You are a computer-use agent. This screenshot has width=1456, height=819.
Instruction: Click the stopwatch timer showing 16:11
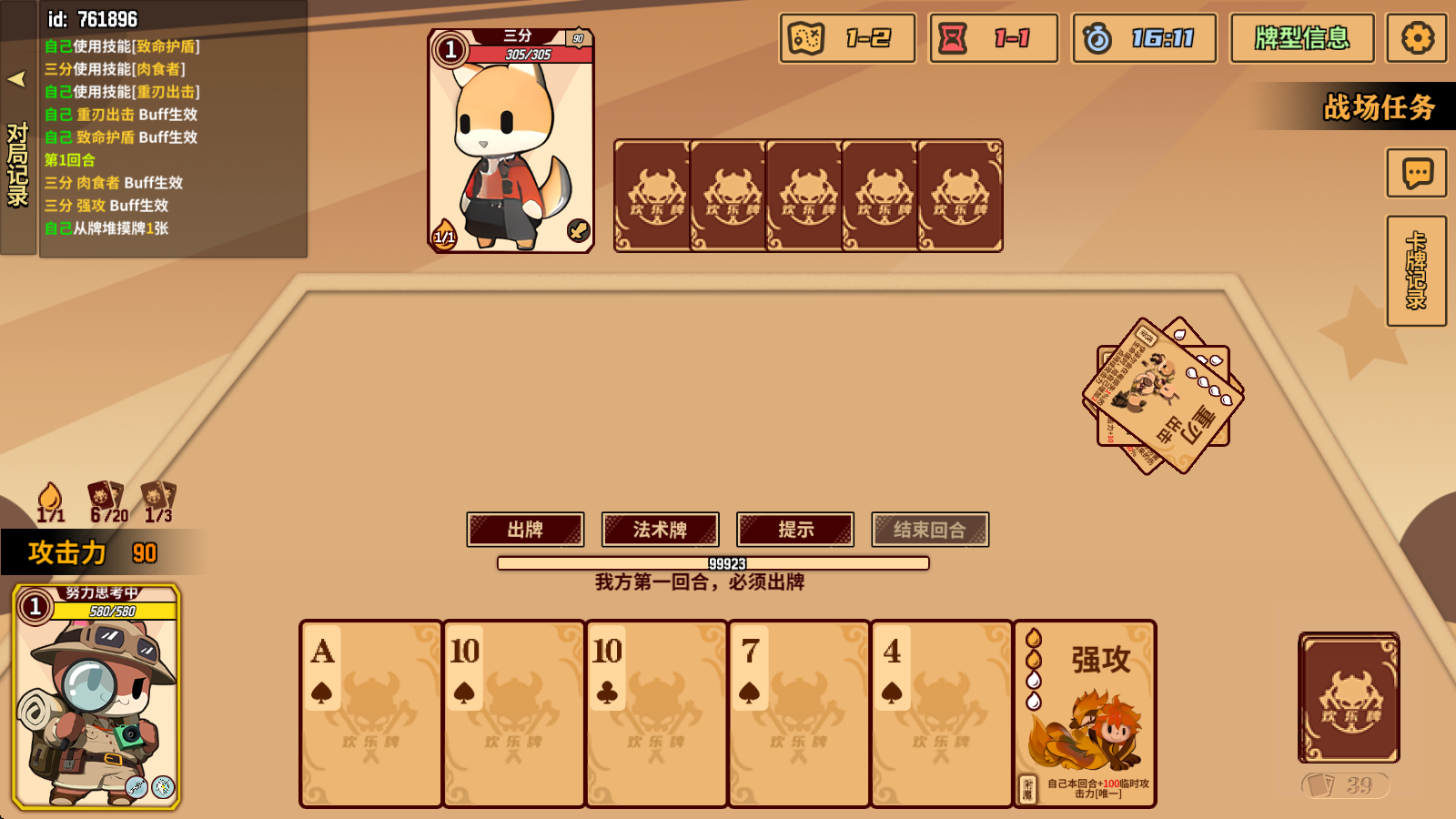point(1144,38)
